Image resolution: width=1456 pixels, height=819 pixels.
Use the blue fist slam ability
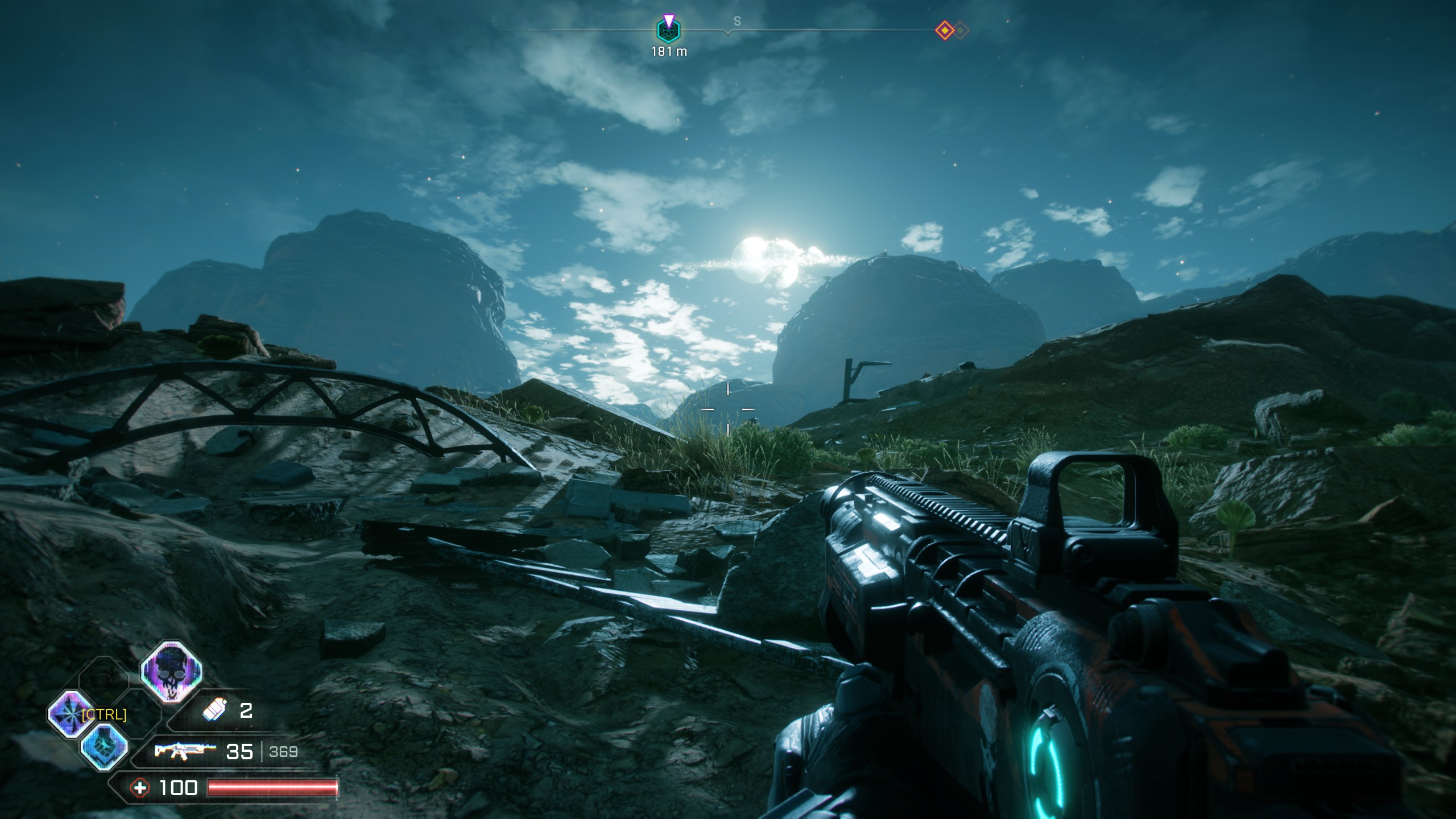click(x=104, y=747)
